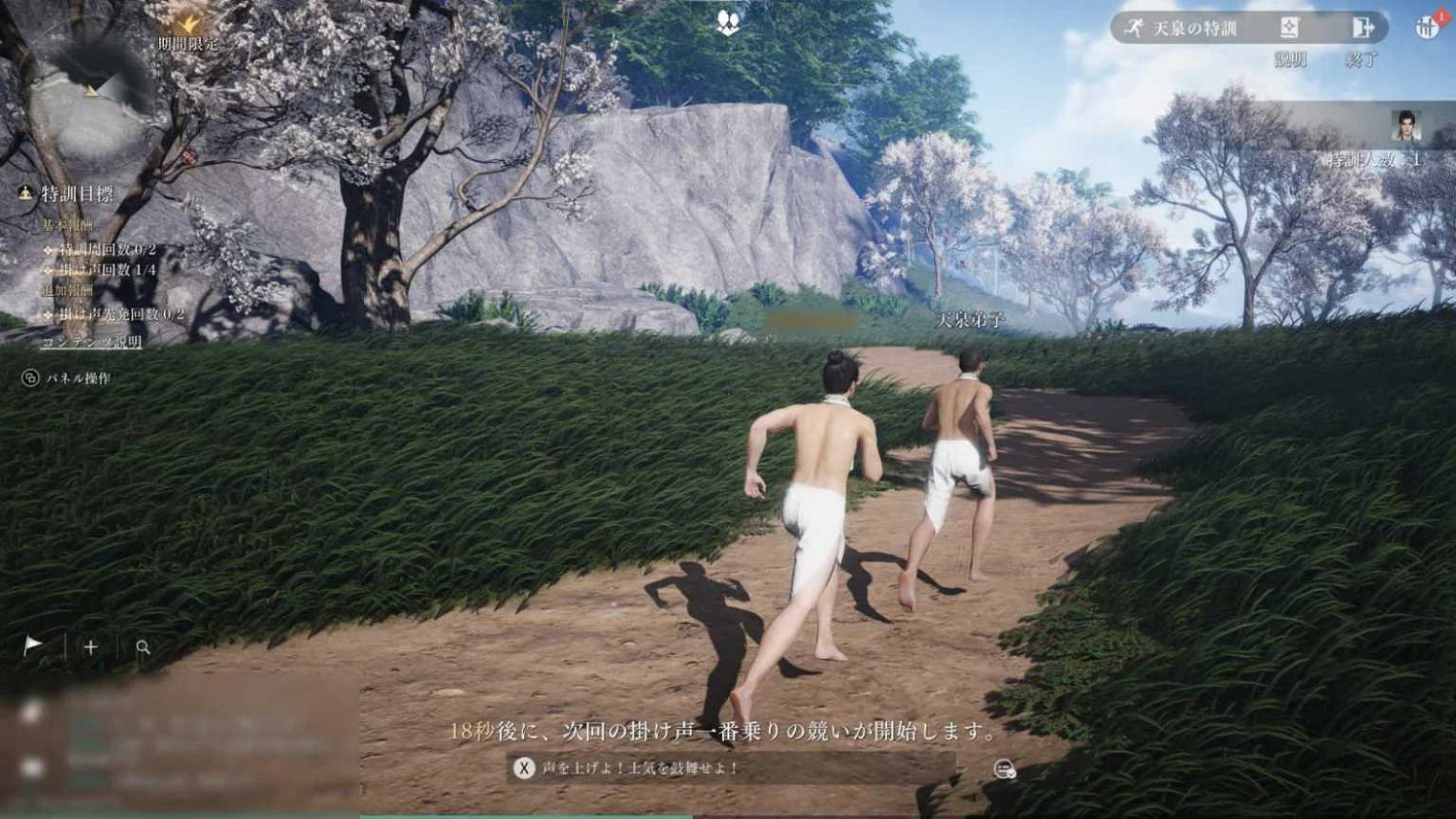Select the running figure icon on the 天泉の特訓 banner
1456x819 pixels.
pos(1135,26)
